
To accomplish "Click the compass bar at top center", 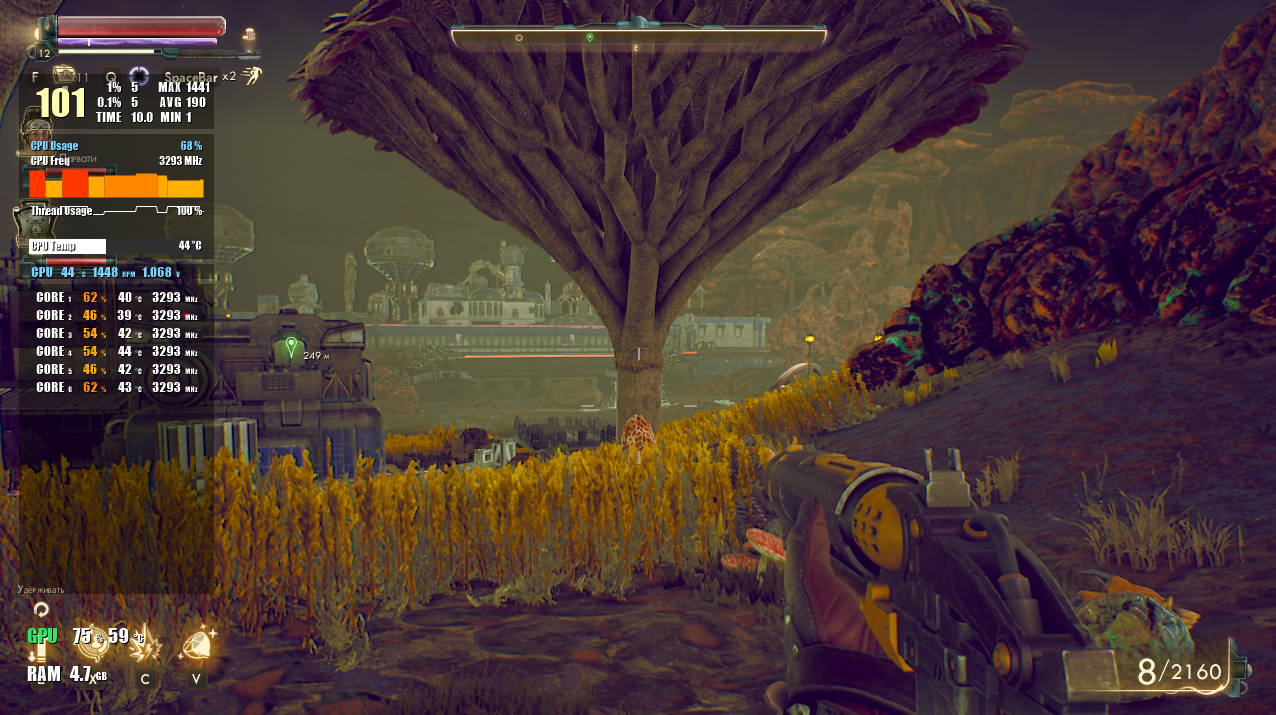I will pos(638,37).
